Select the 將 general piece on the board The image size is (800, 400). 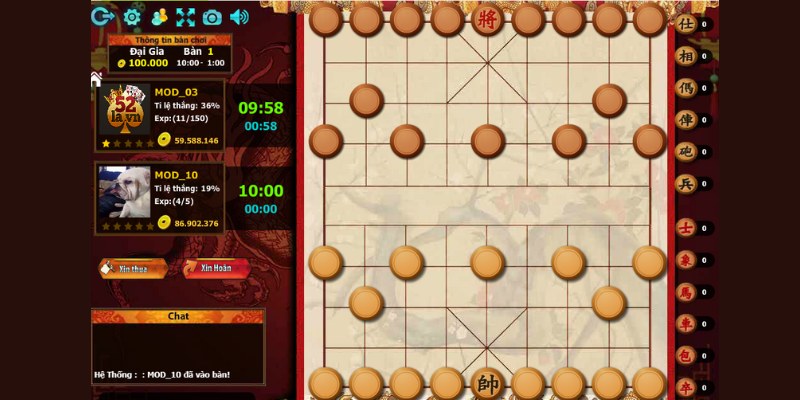[x=487, y=19]
